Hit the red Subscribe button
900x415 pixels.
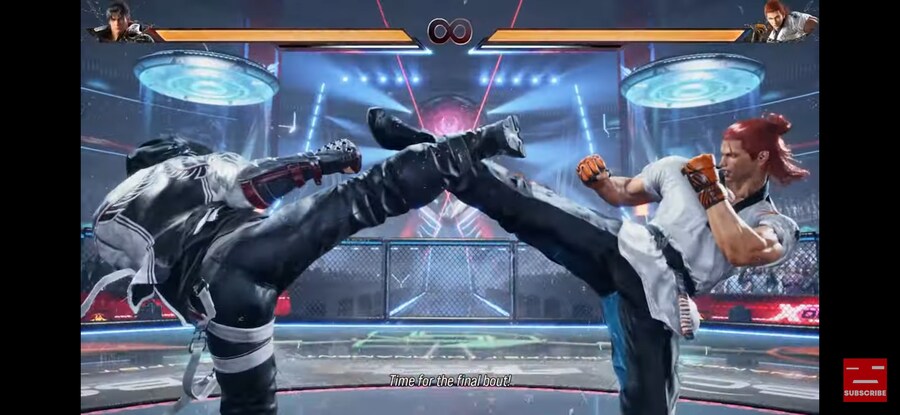click(x=864, y=380)
